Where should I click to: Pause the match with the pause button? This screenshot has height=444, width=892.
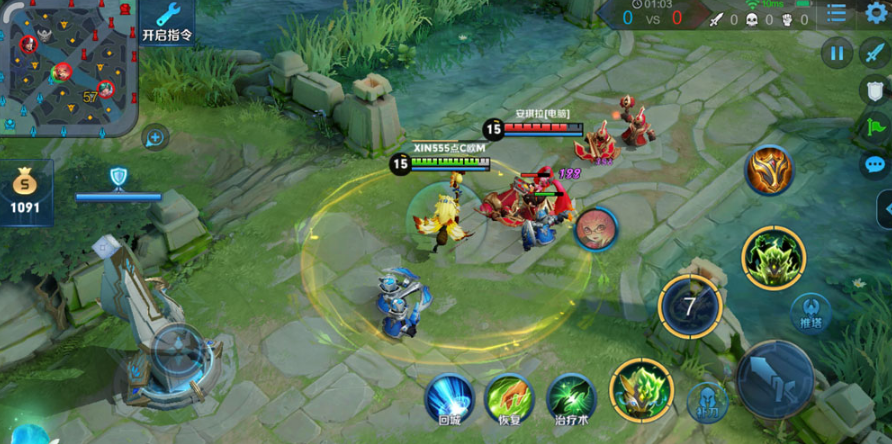pyautogui.click(x=837, y=53)
